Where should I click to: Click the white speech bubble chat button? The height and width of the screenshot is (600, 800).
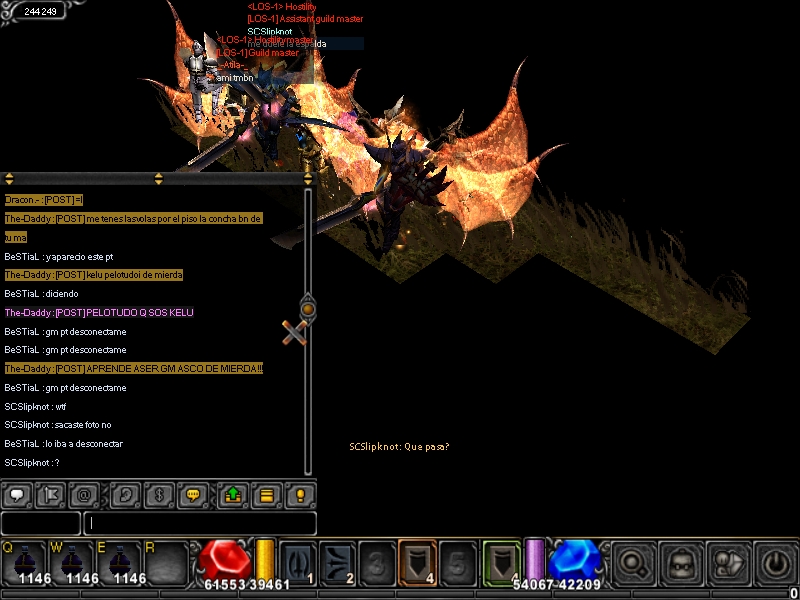17,494
